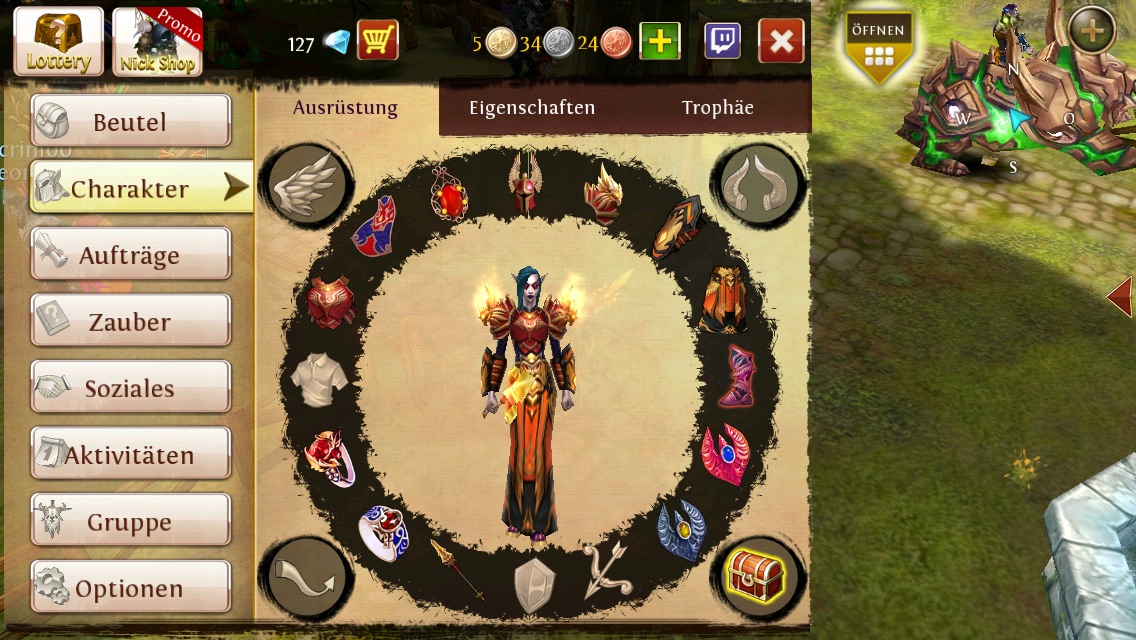
Task: Show the Soziales menu
Action: [x=130, y=388]
